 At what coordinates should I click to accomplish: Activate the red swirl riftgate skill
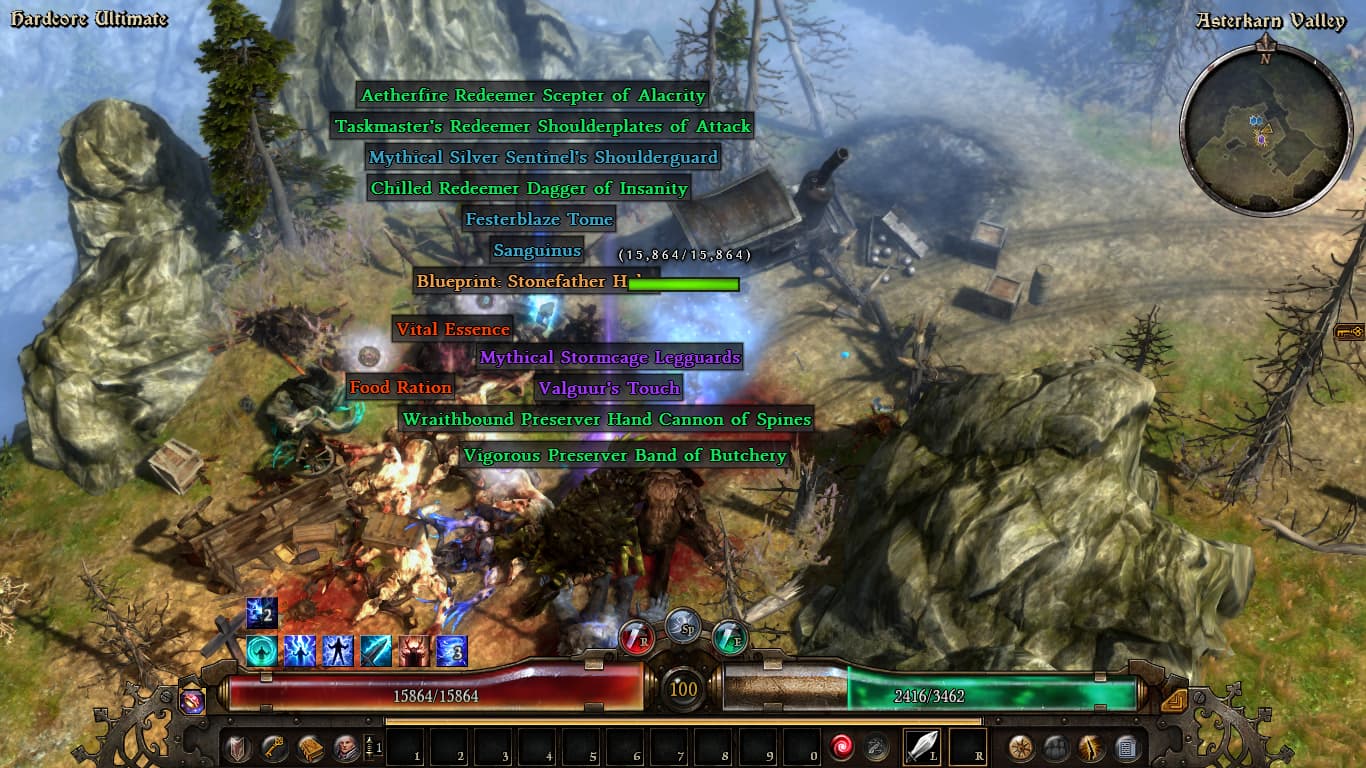841,747
